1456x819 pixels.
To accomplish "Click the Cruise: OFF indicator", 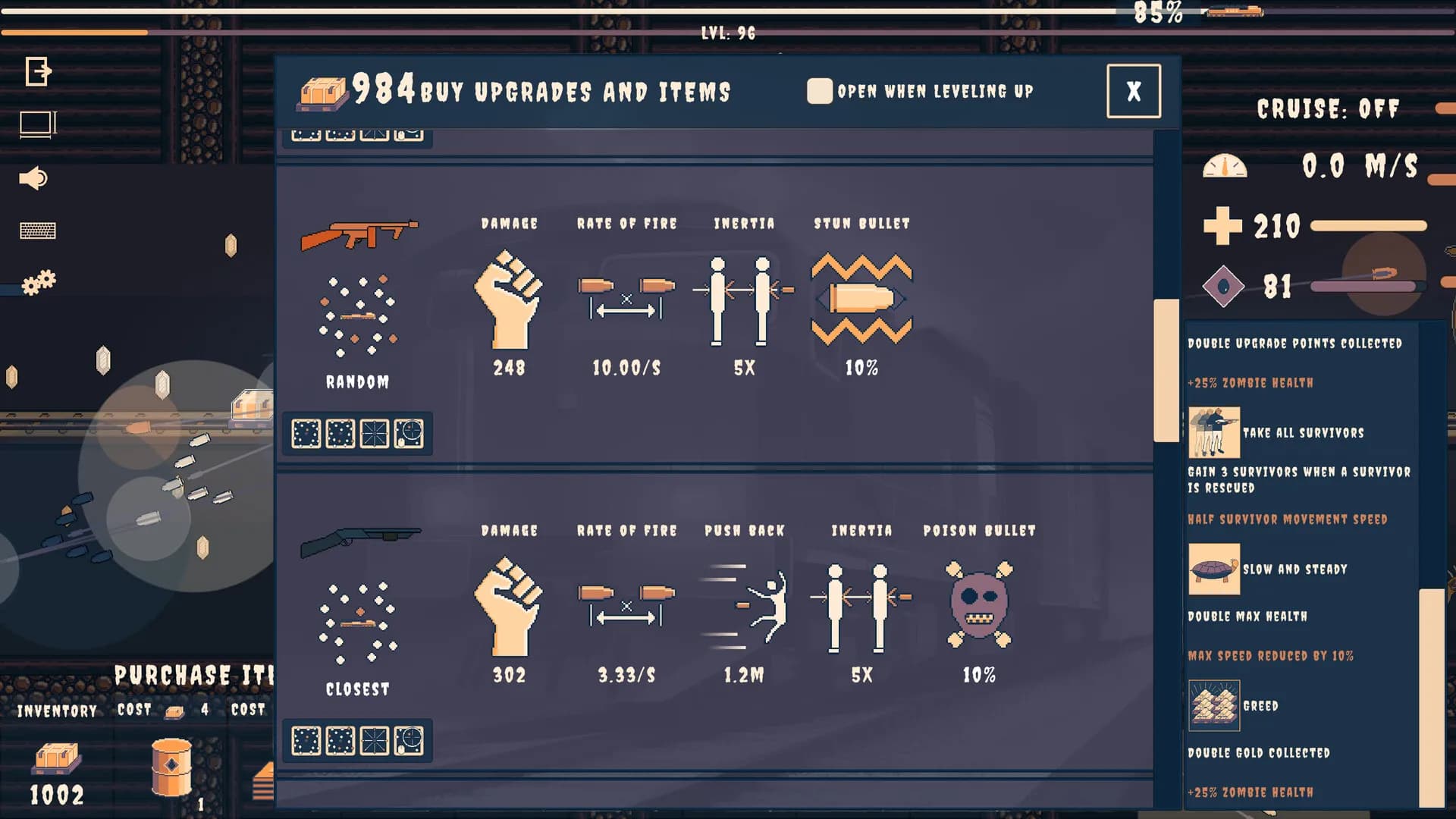I will point(1328,108).
